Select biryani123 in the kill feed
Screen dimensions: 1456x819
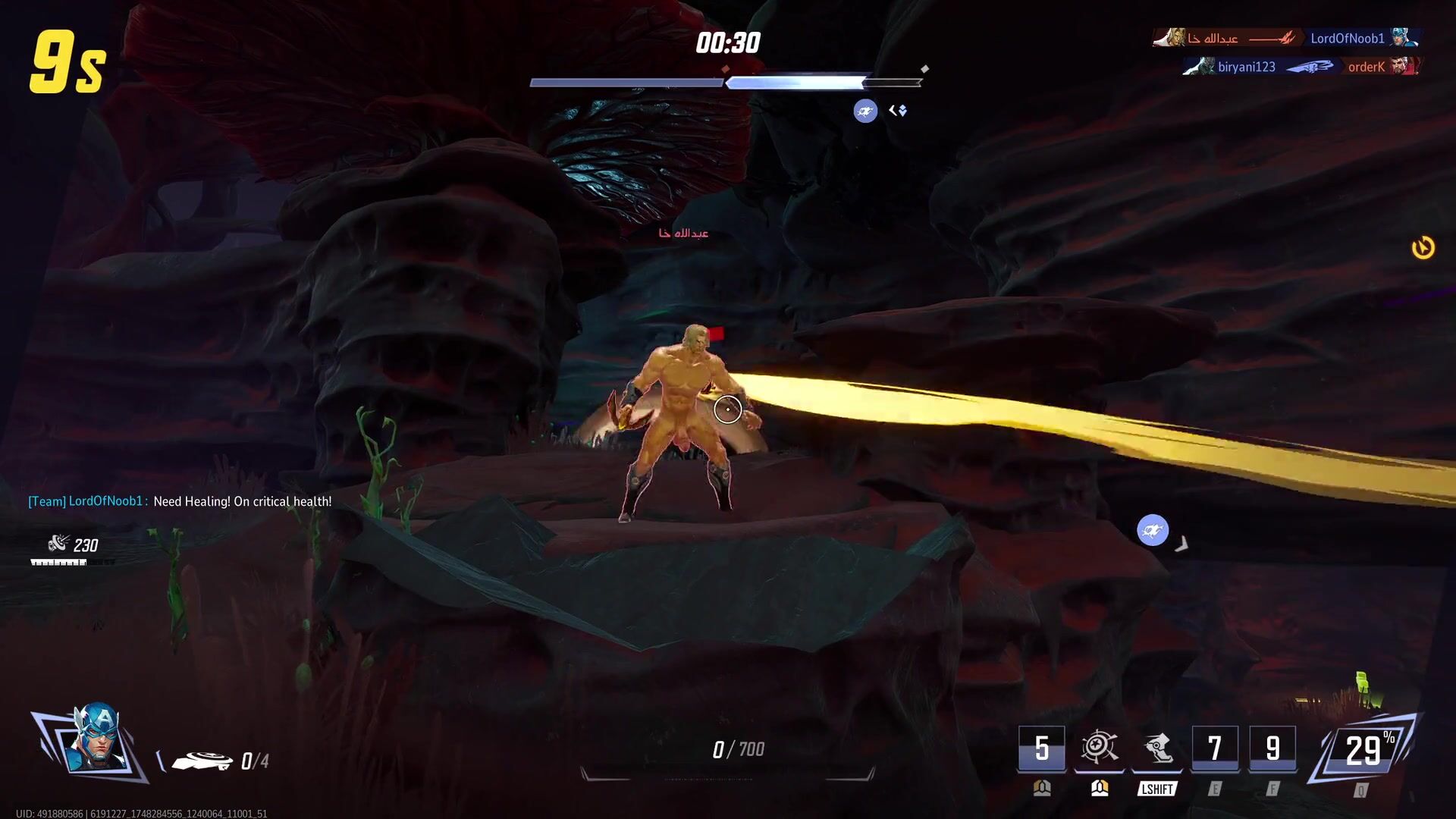pos(1246,67)
